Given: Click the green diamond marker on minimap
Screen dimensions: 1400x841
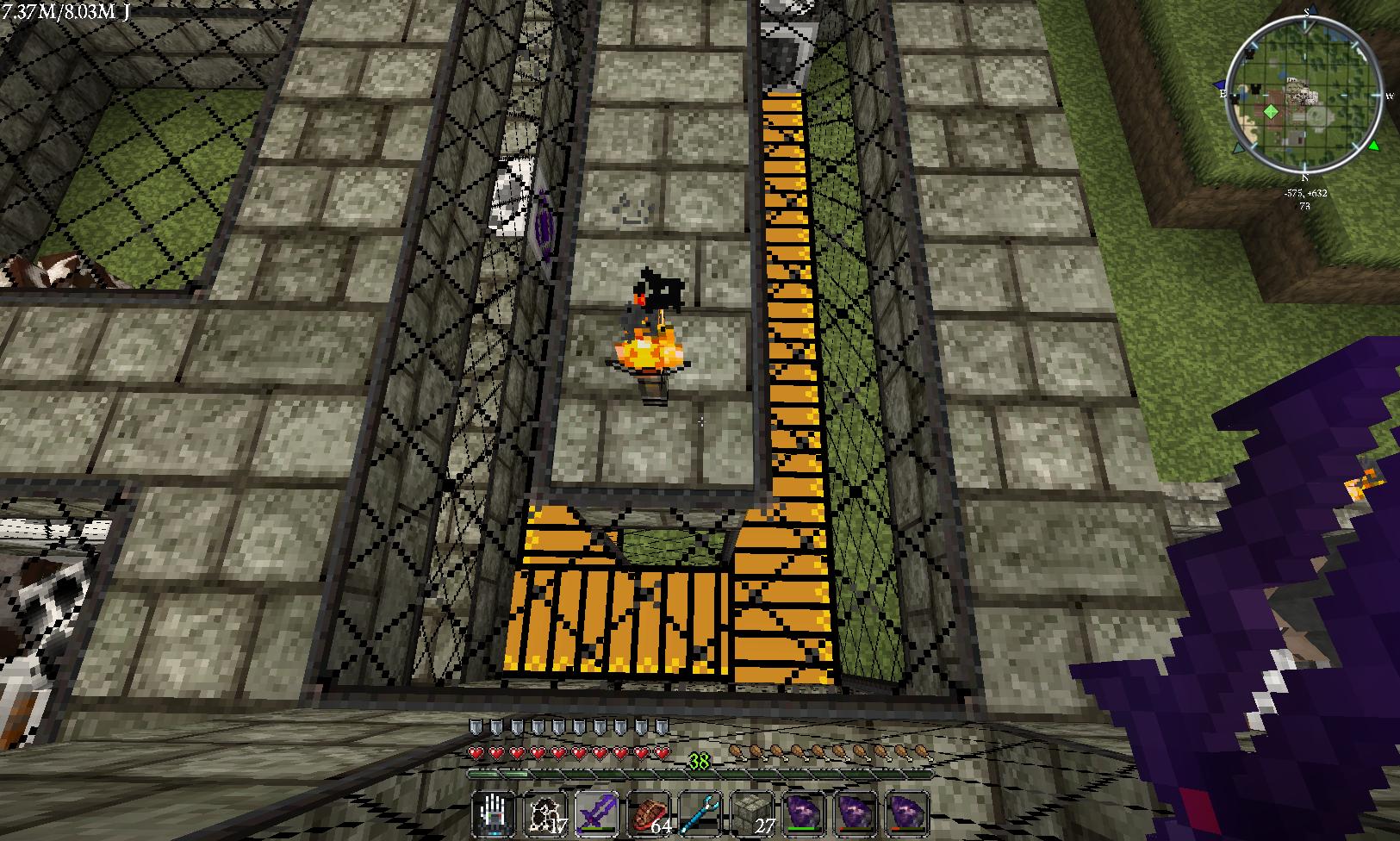Looking at the screenshot, I should [x=1271, y=112].
